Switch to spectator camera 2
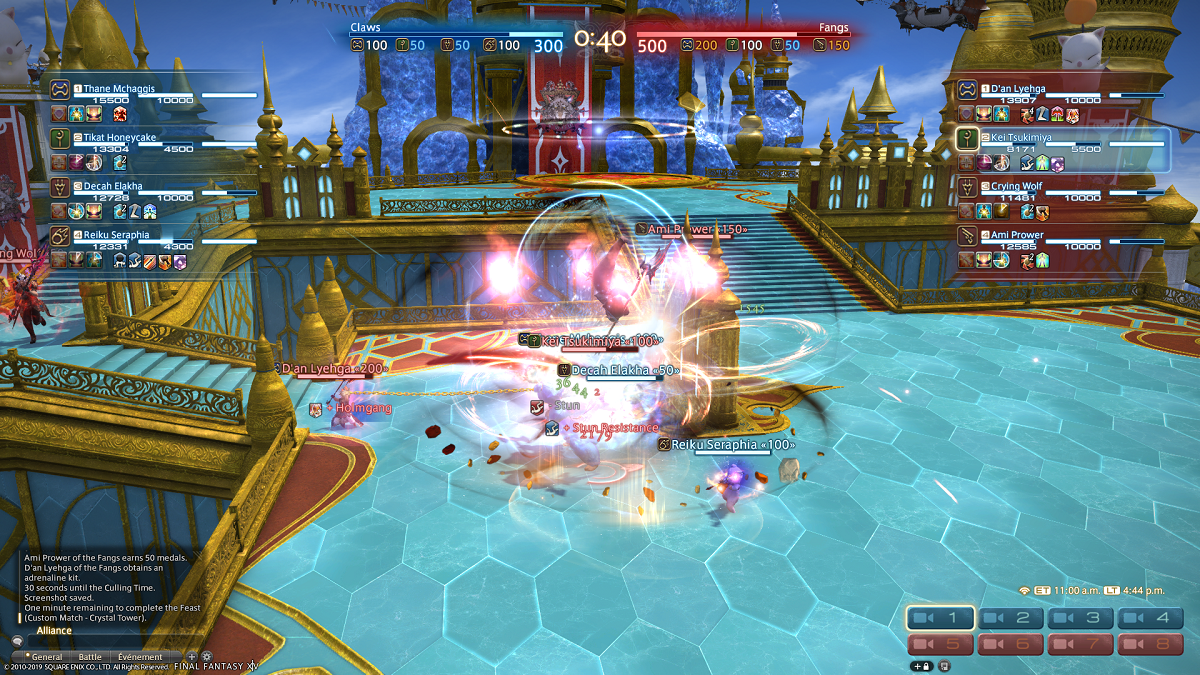Screen dimensions: 1200x675 (1012, 619)
